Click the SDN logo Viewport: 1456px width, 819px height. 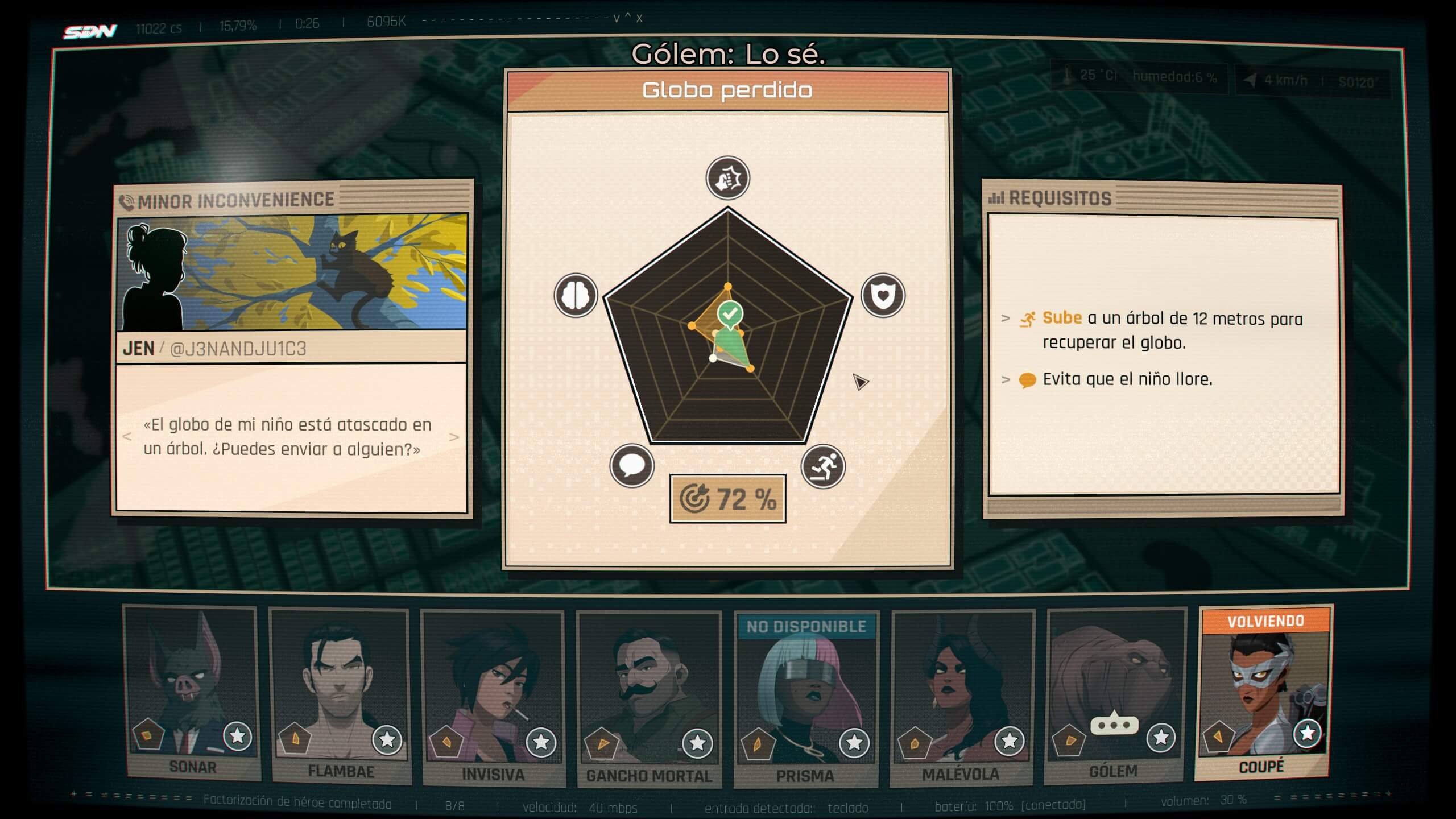(x=90, y=32)
